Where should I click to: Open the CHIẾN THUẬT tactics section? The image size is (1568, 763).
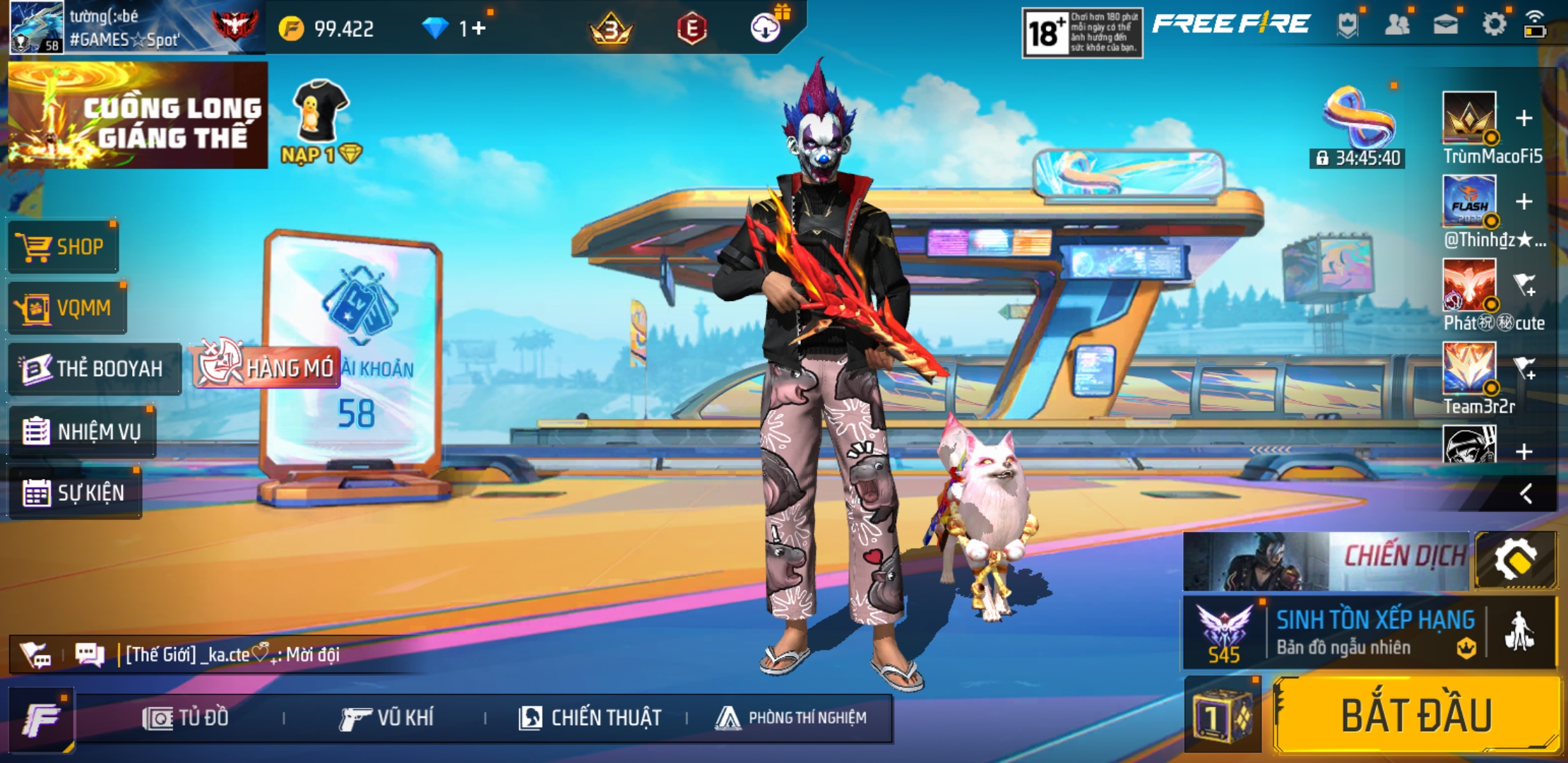pos(590,718)
